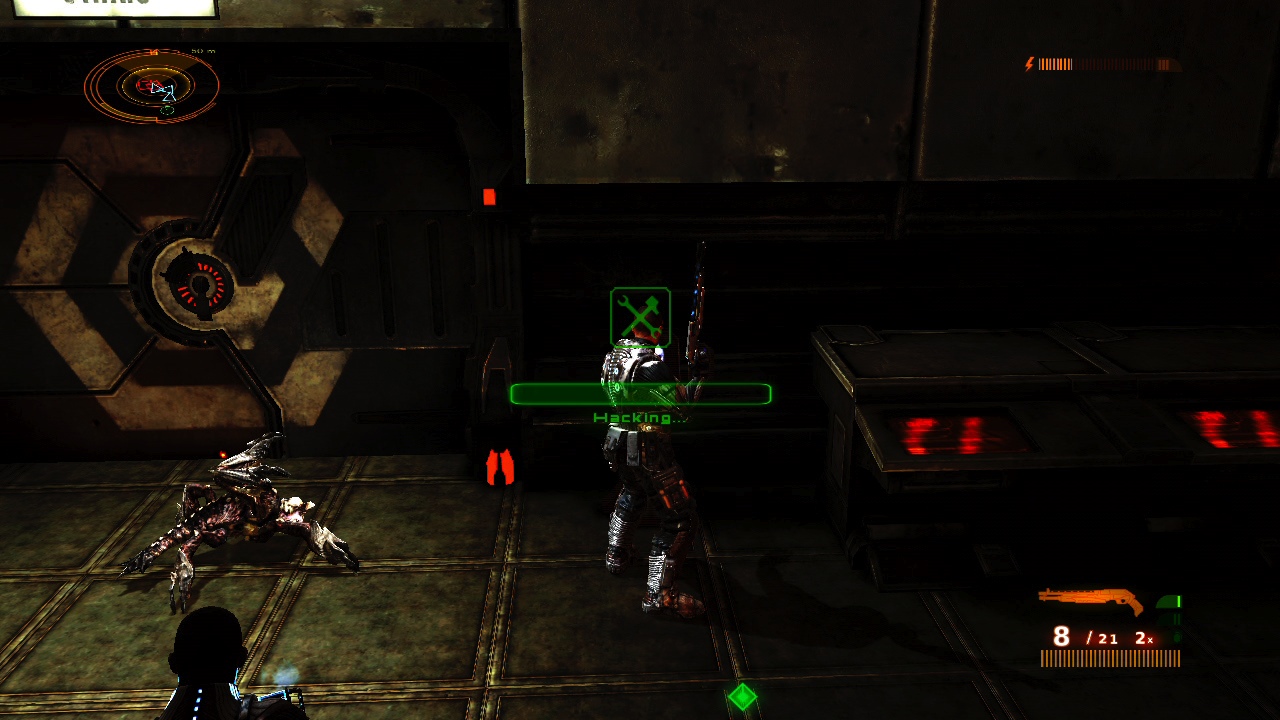Click the green grenade indicator beside the shotgun
The height and width of the screenshot is (720, 1280).
coord(1168,602)
